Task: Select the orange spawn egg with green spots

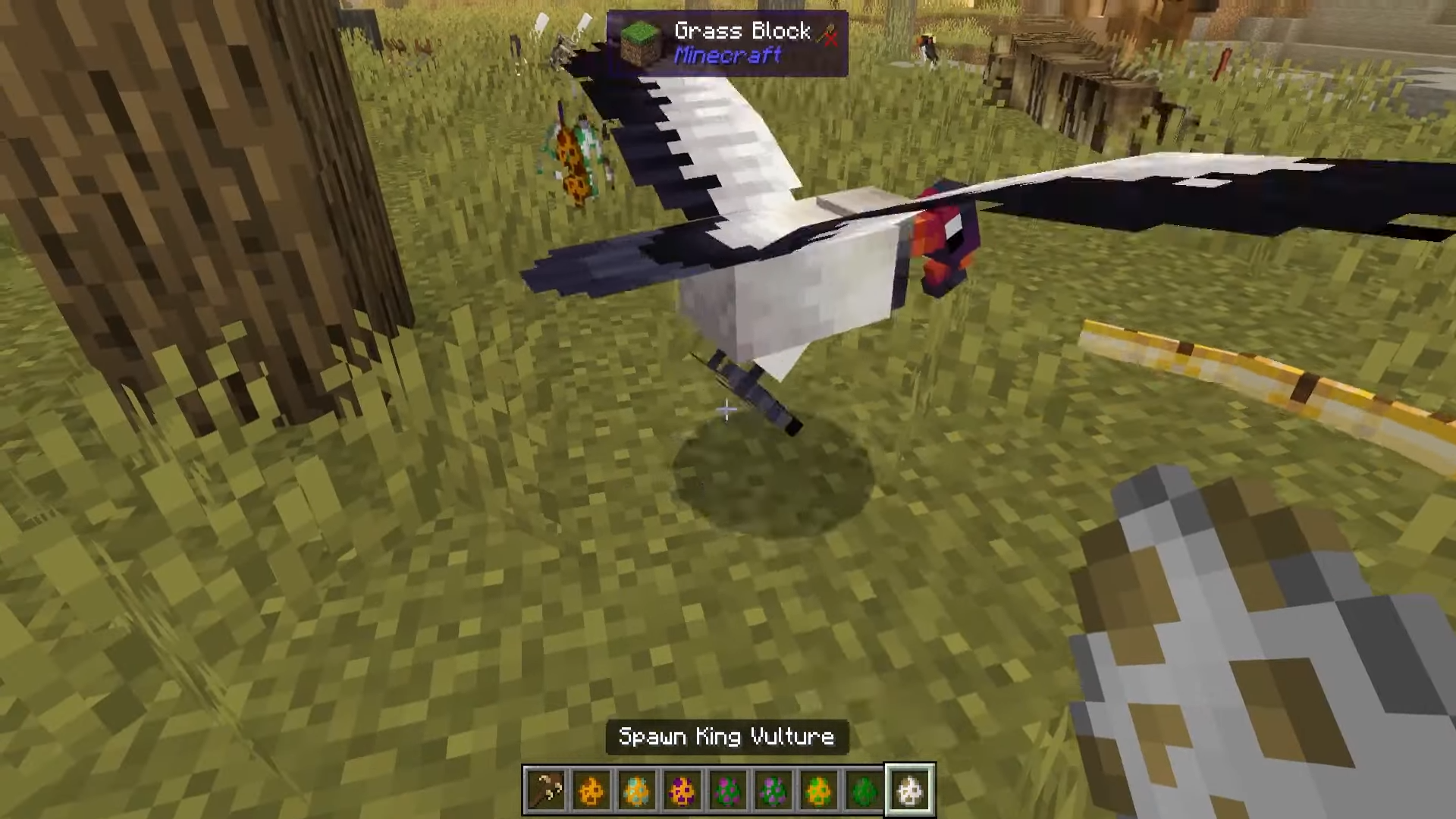Action: point(819,790)
